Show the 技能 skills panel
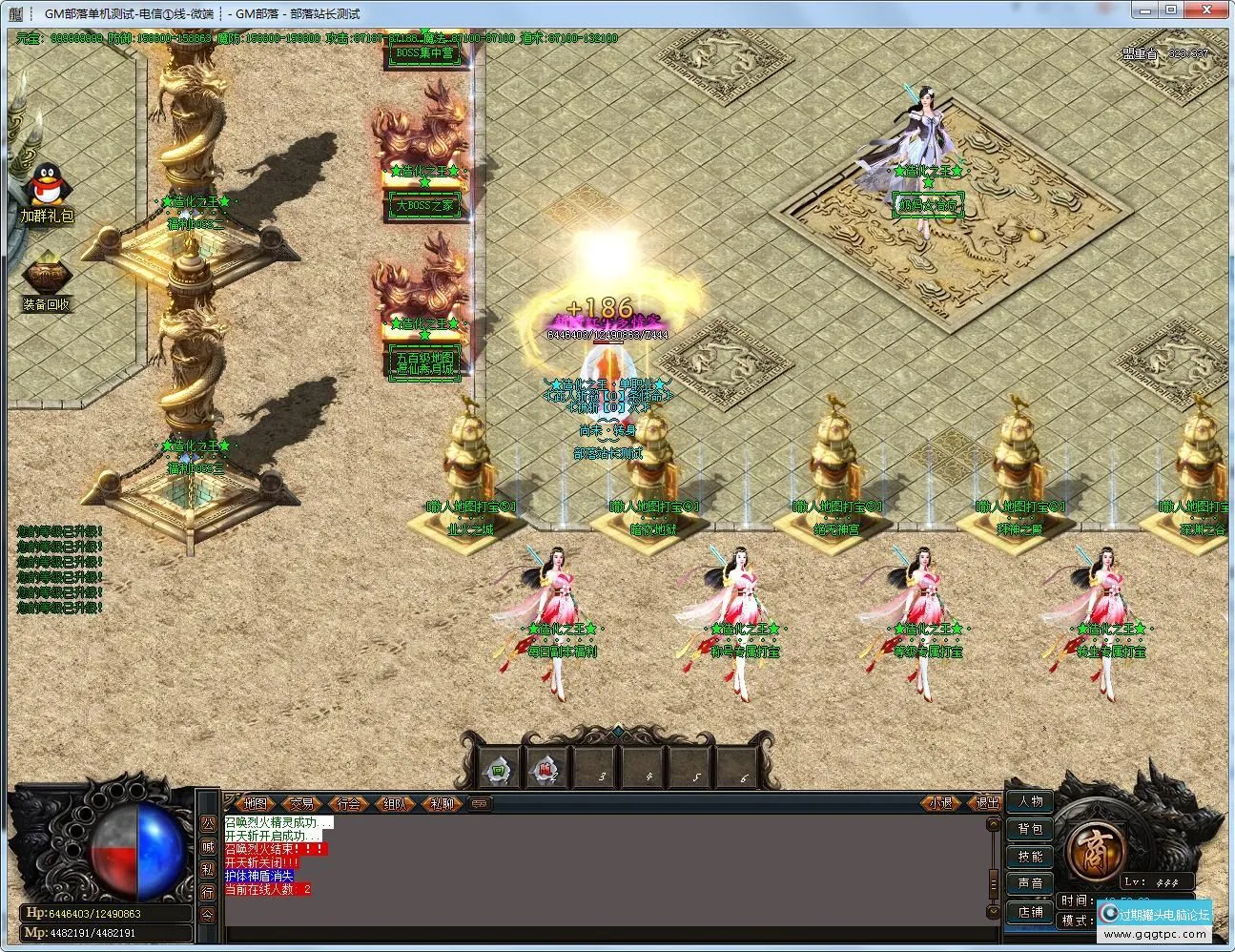1235x952 pixels. (1030, 857)
